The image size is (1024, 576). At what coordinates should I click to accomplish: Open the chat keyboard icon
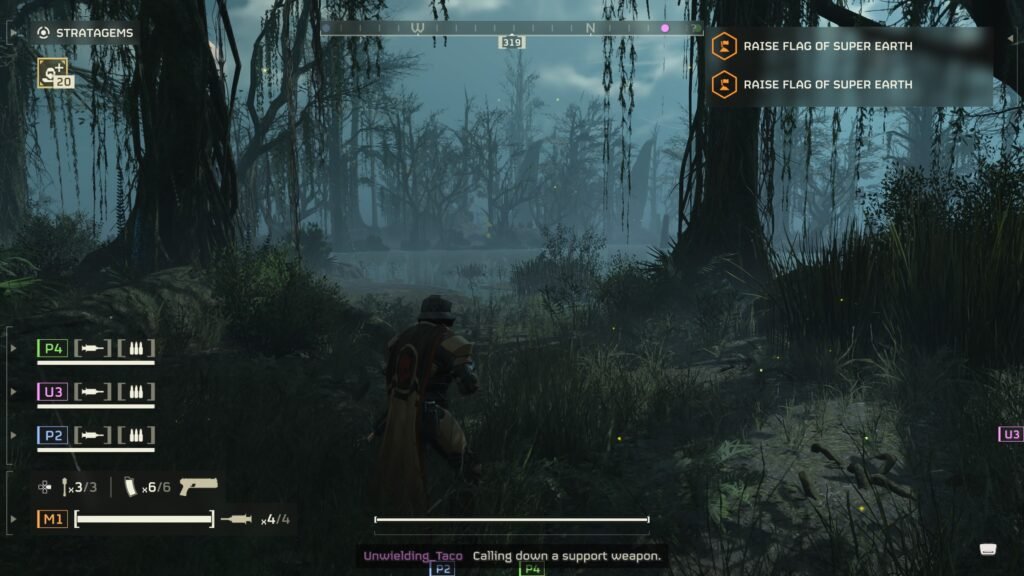[988, 549]
